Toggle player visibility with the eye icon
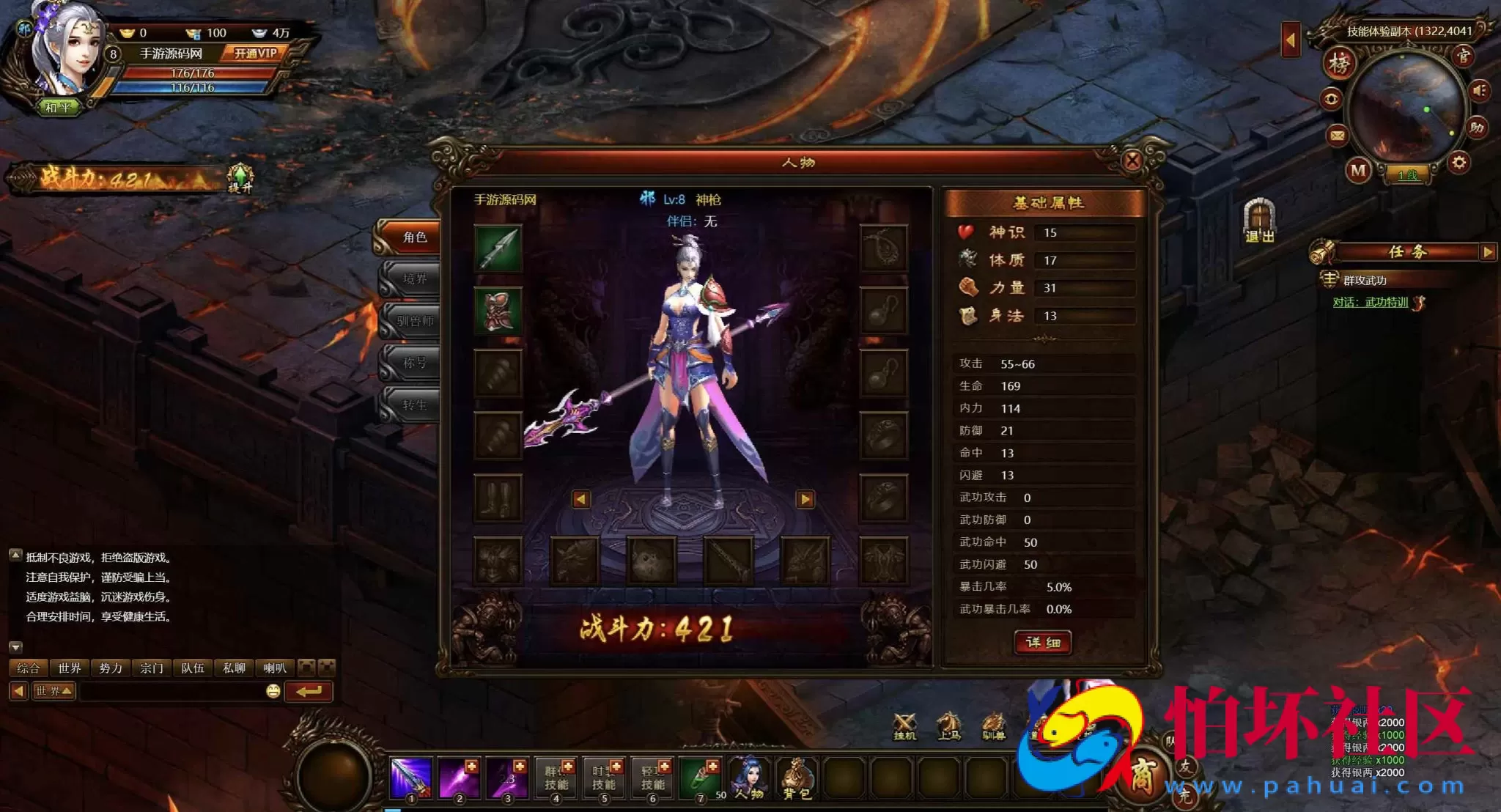1501x812 pixels. [x=1332, y=97]
